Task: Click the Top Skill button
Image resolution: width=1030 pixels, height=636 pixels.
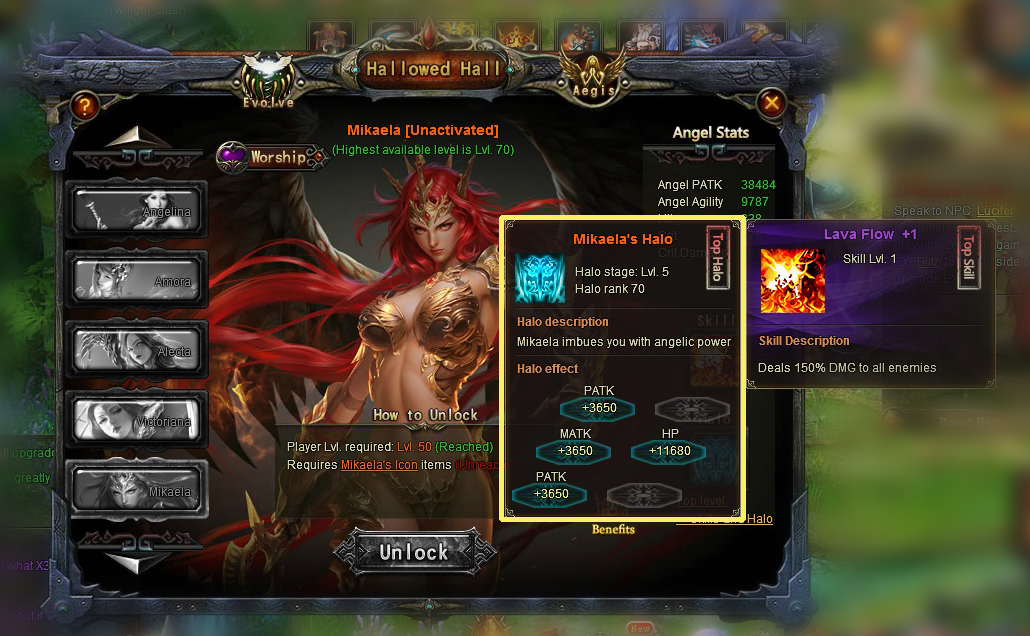Action: pos(967,259)
